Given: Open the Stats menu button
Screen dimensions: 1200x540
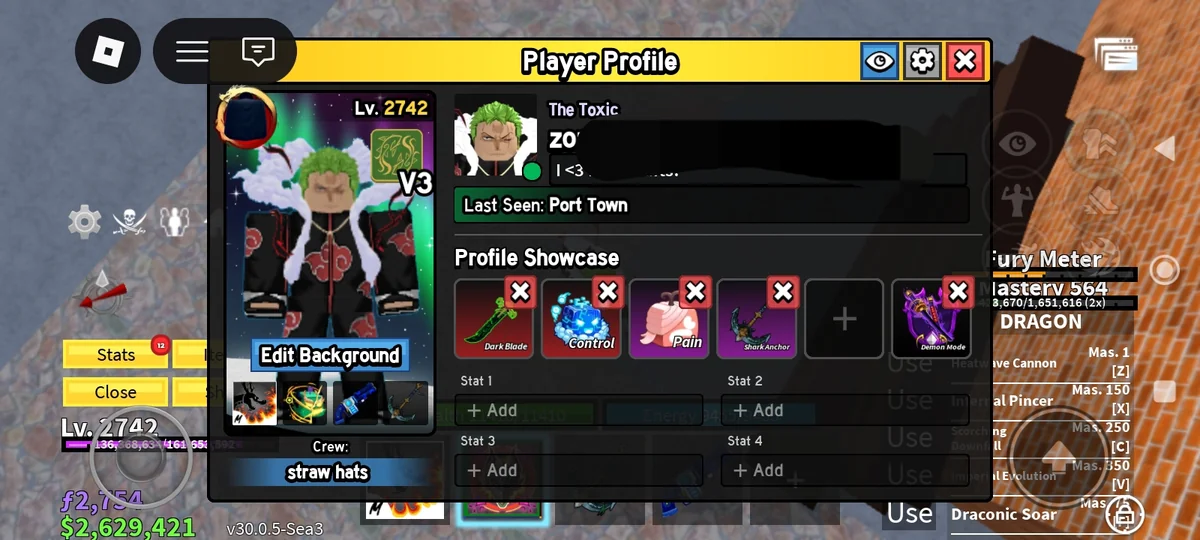Looking at the screenshot, I should pos(116,355).
